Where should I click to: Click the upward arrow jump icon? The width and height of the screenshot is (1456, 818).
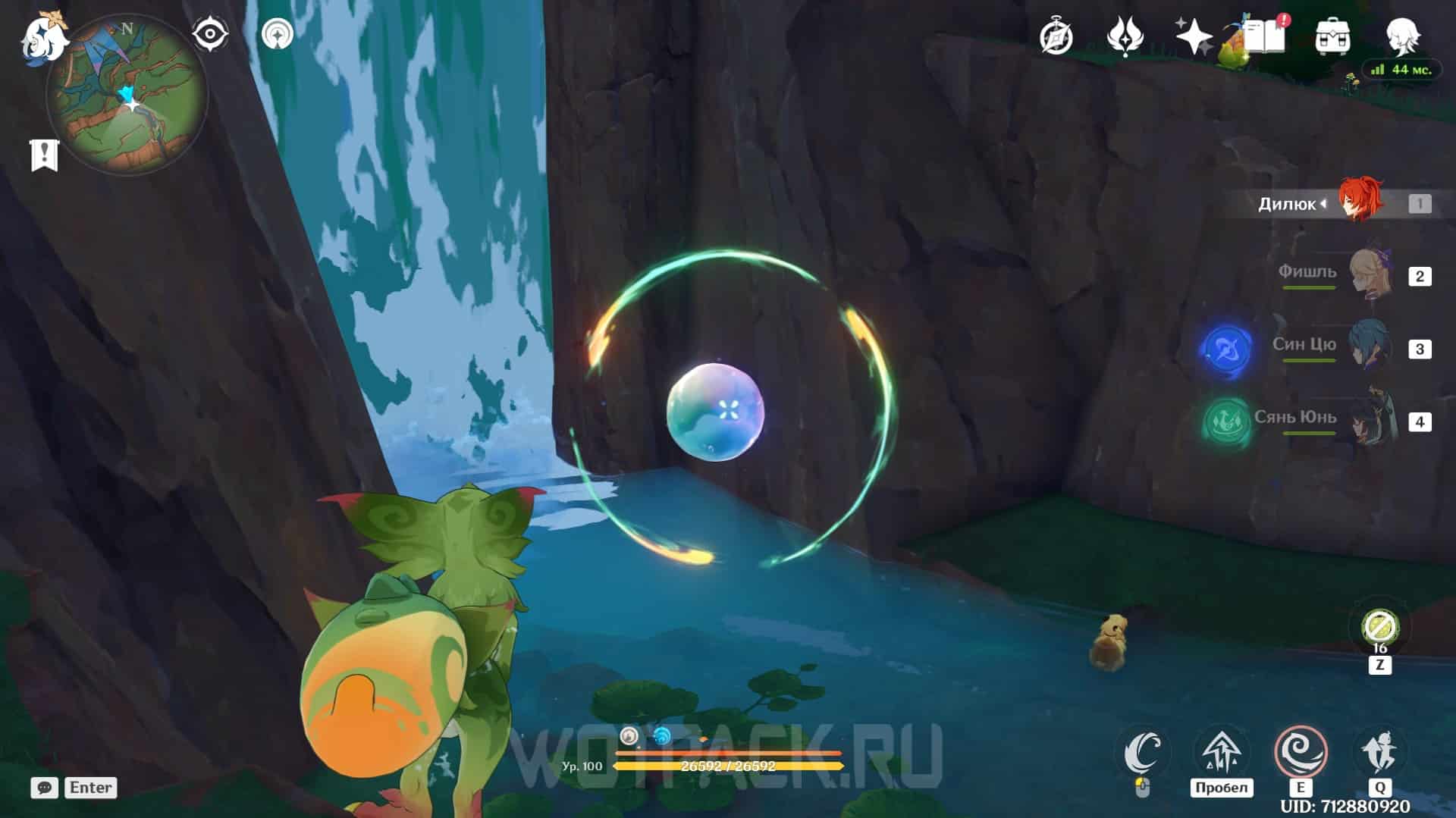(x=1221, y=751)
